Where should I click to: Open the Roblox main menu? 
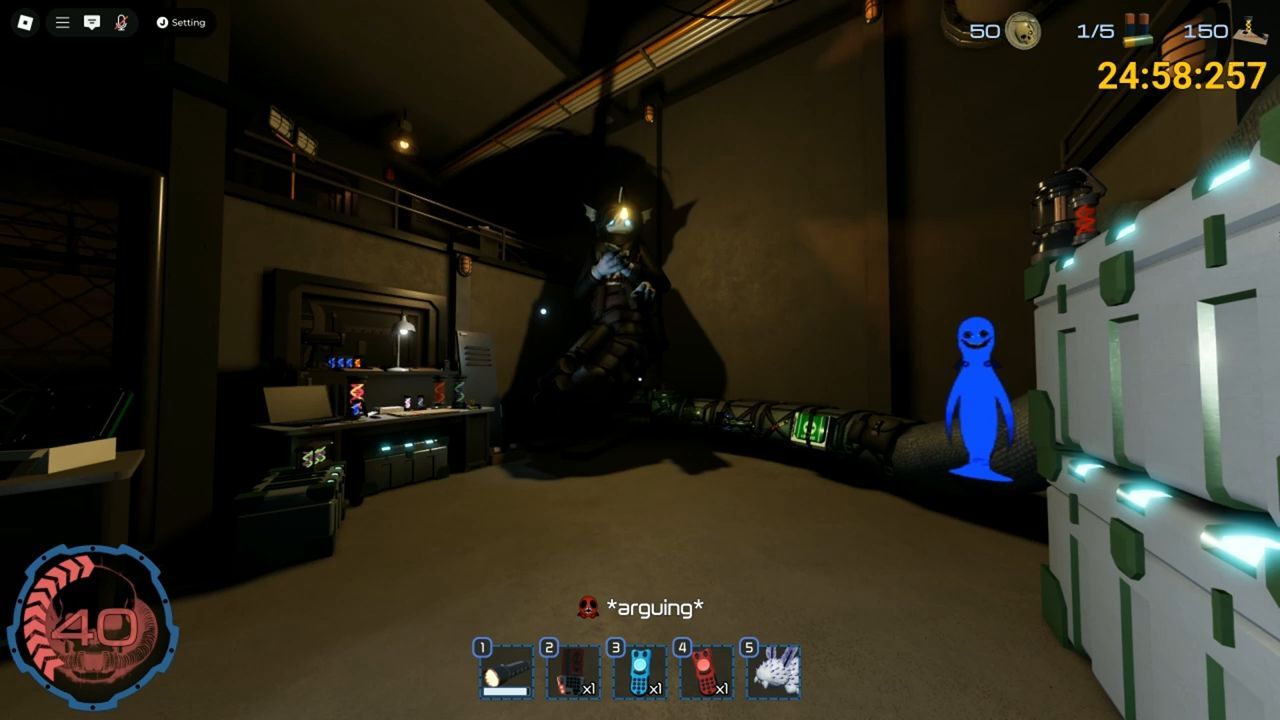(25, 22)
